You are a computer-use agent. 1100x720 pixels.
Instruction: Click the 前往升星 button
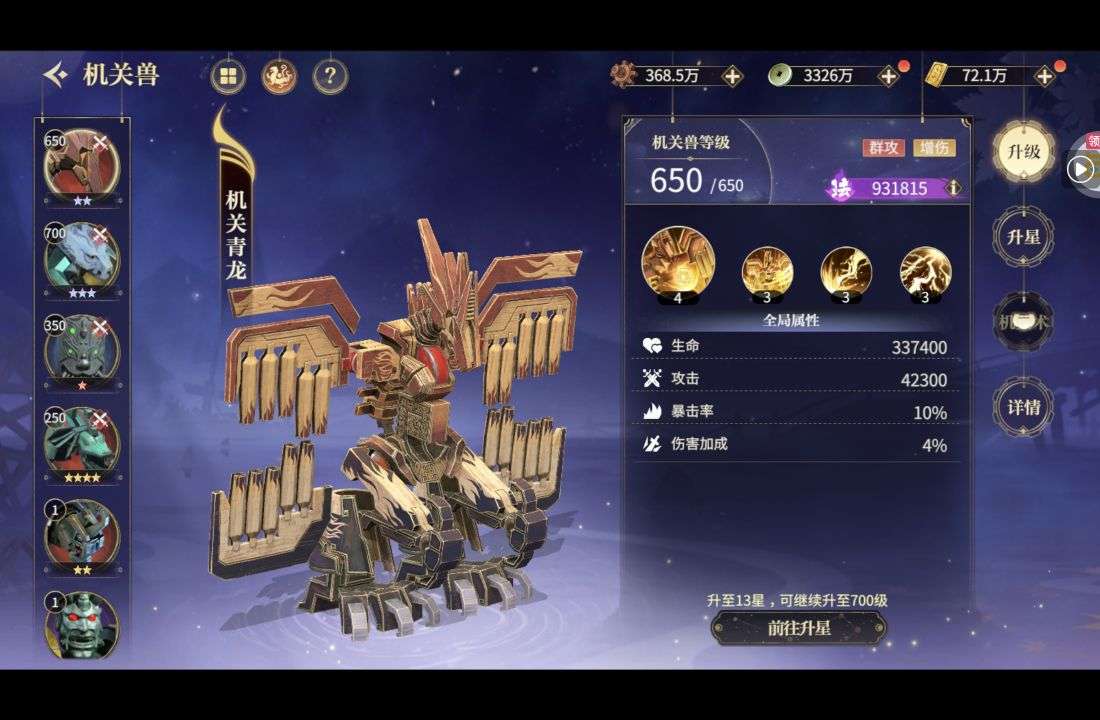click(x=798, y=628)
